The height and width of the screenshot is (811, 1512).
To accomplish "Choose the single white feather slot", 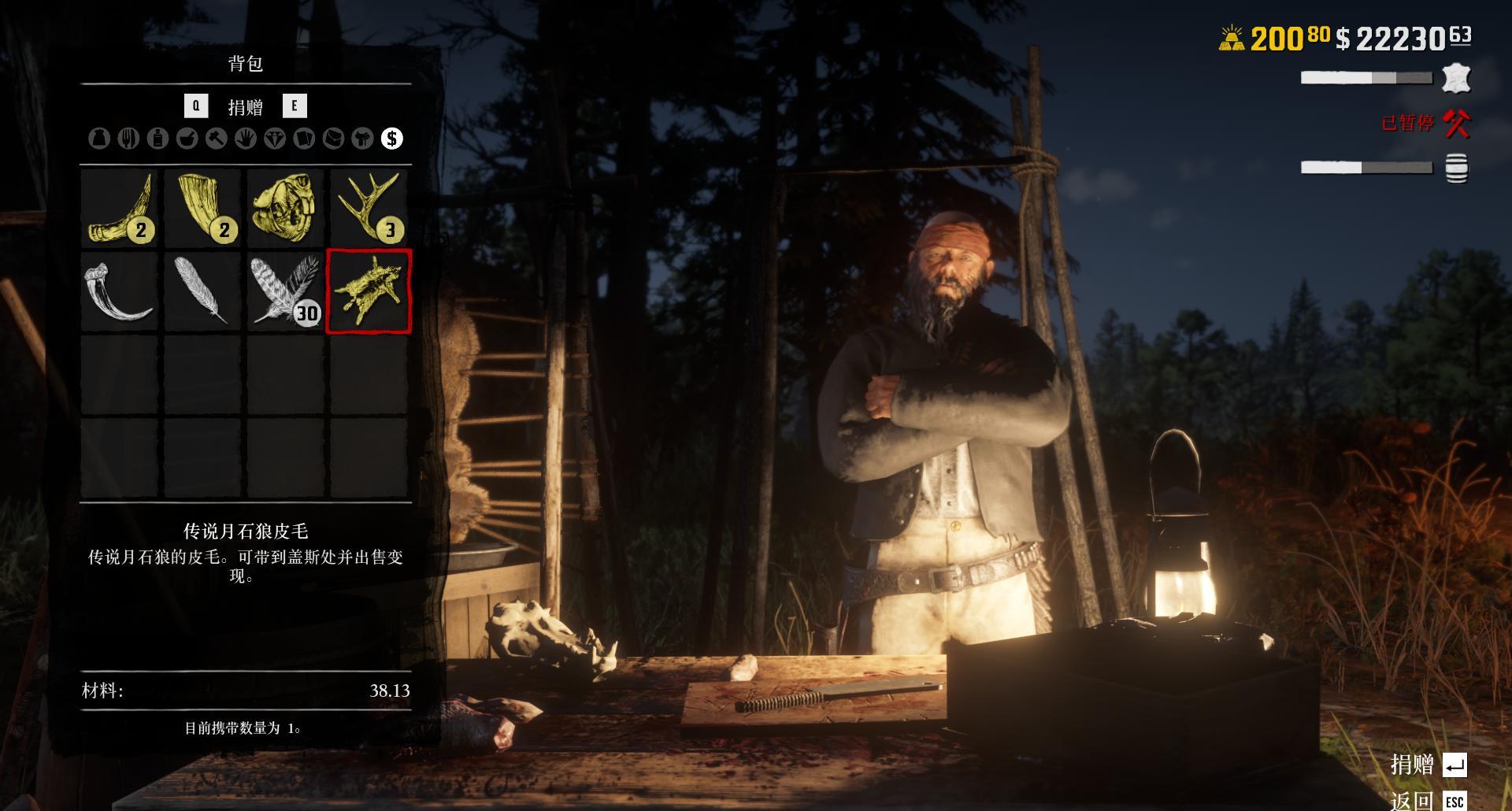I will tap(202, 291).
